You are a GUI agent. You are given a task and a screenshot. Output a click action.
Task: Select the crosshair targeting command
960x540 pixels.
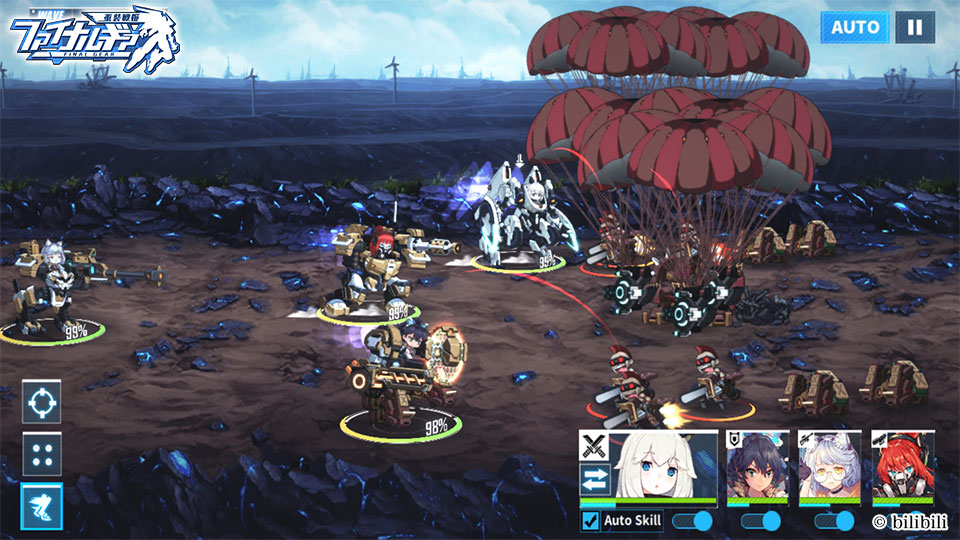pyautogui.click(x=42, y=402)
